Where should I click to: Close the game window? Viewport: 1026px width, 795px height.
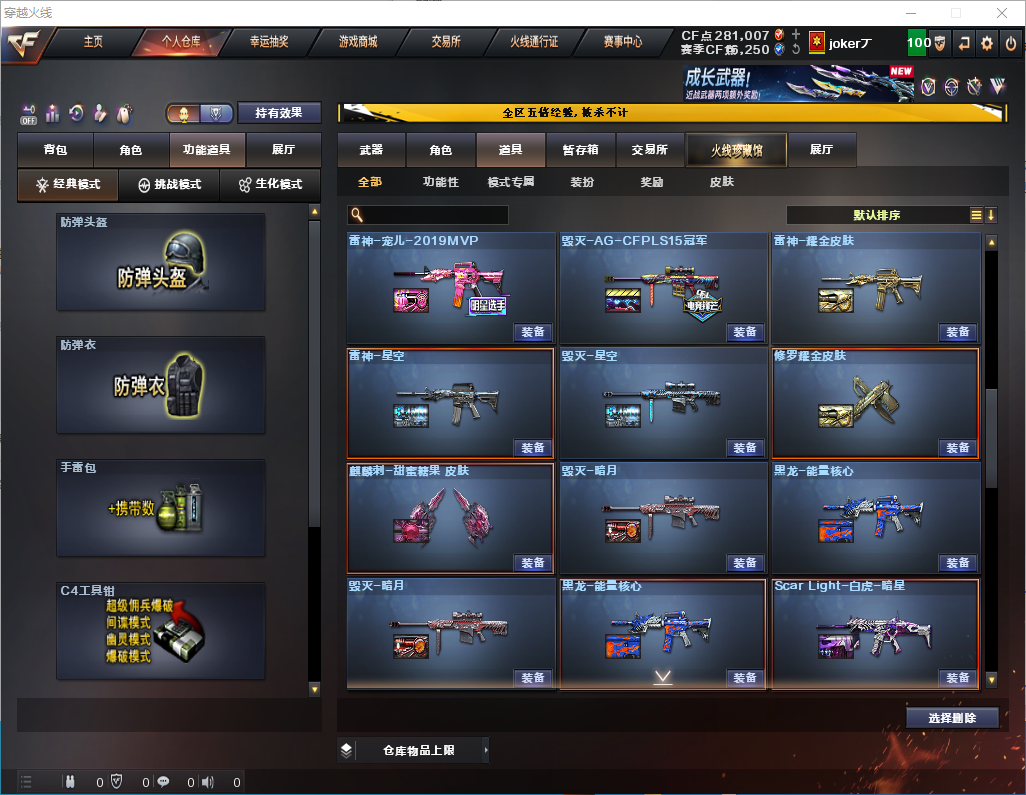point(1002,13)
